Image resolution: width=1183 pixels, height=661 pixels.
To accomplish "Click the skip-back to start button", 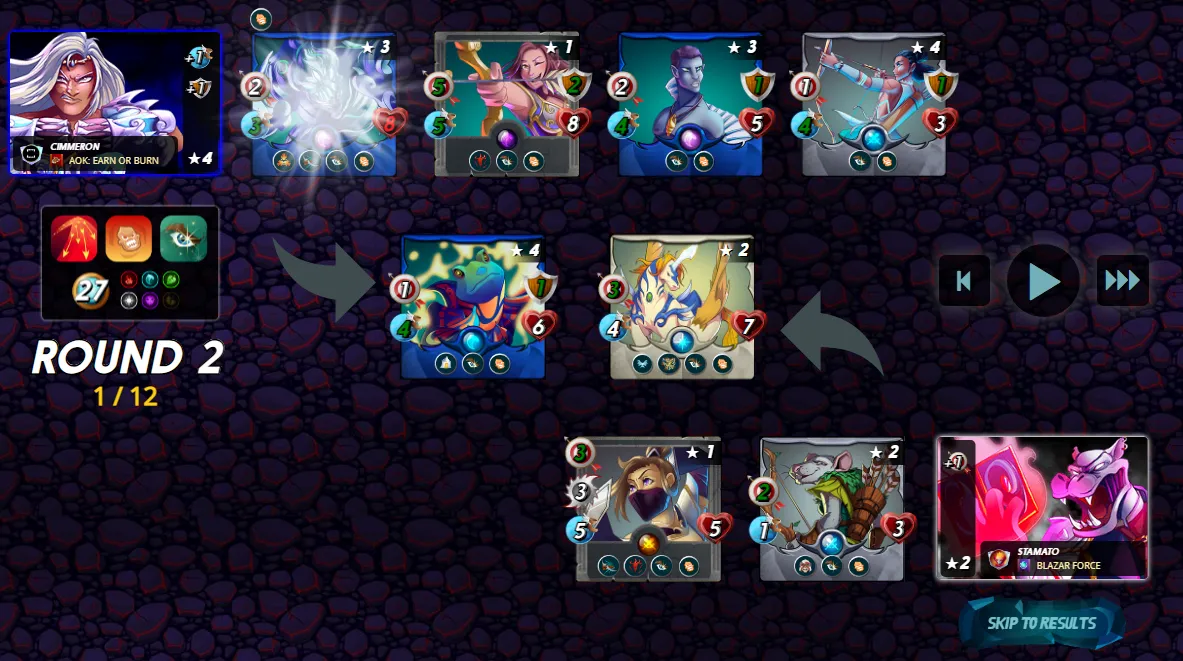I will click(964, 281).
